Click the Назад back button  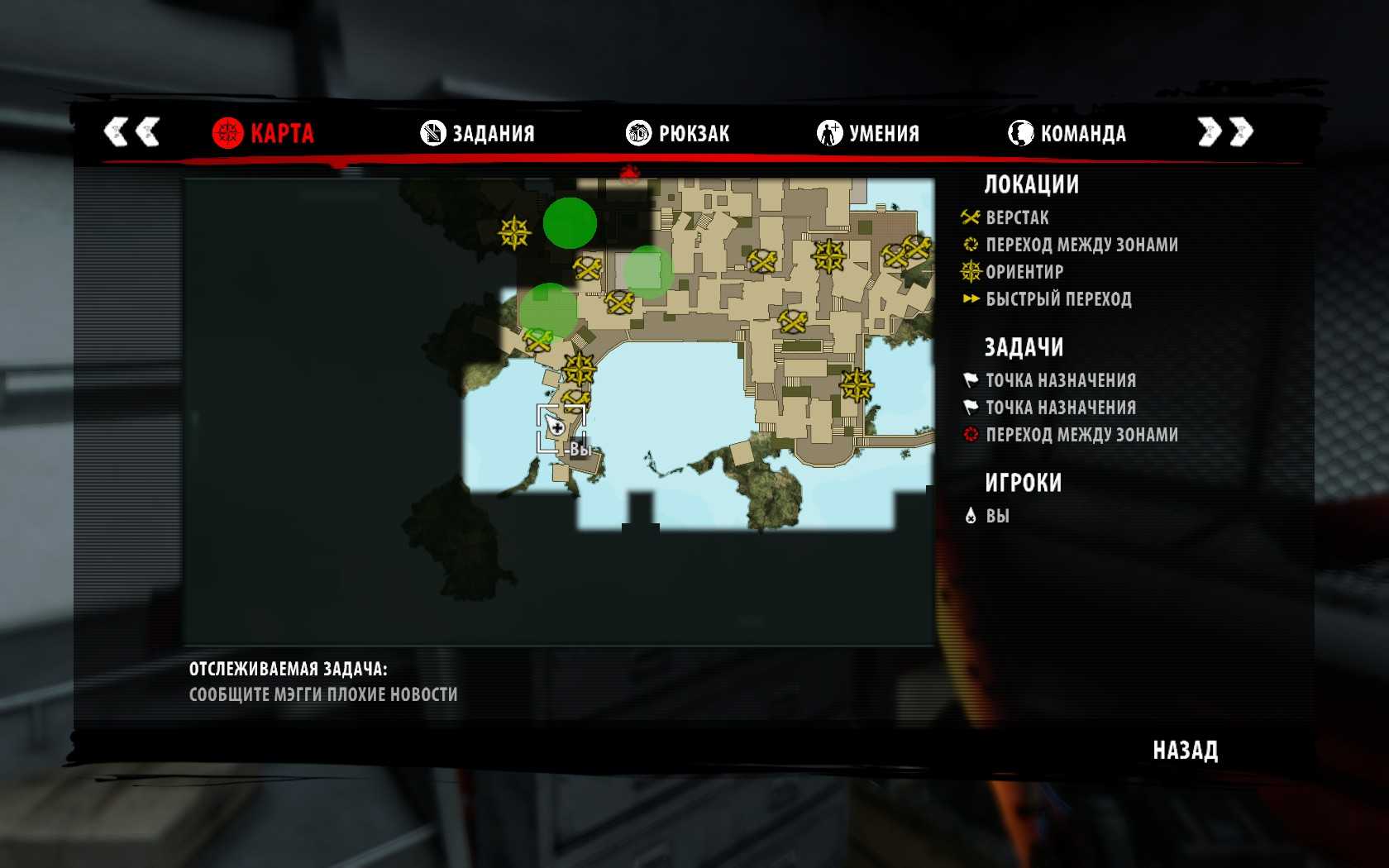coord(1185,751)
